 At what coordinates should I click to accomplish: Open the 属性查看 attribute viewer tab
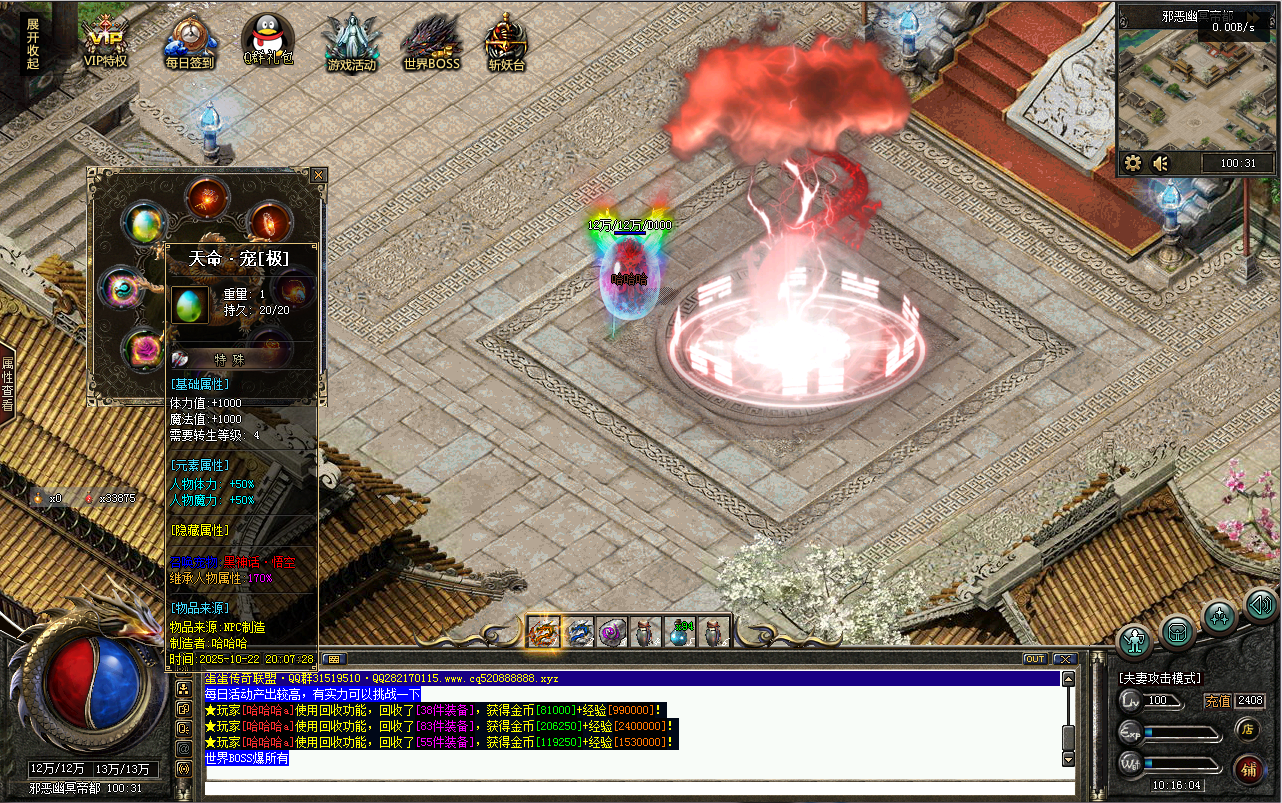tap(8, 385)
